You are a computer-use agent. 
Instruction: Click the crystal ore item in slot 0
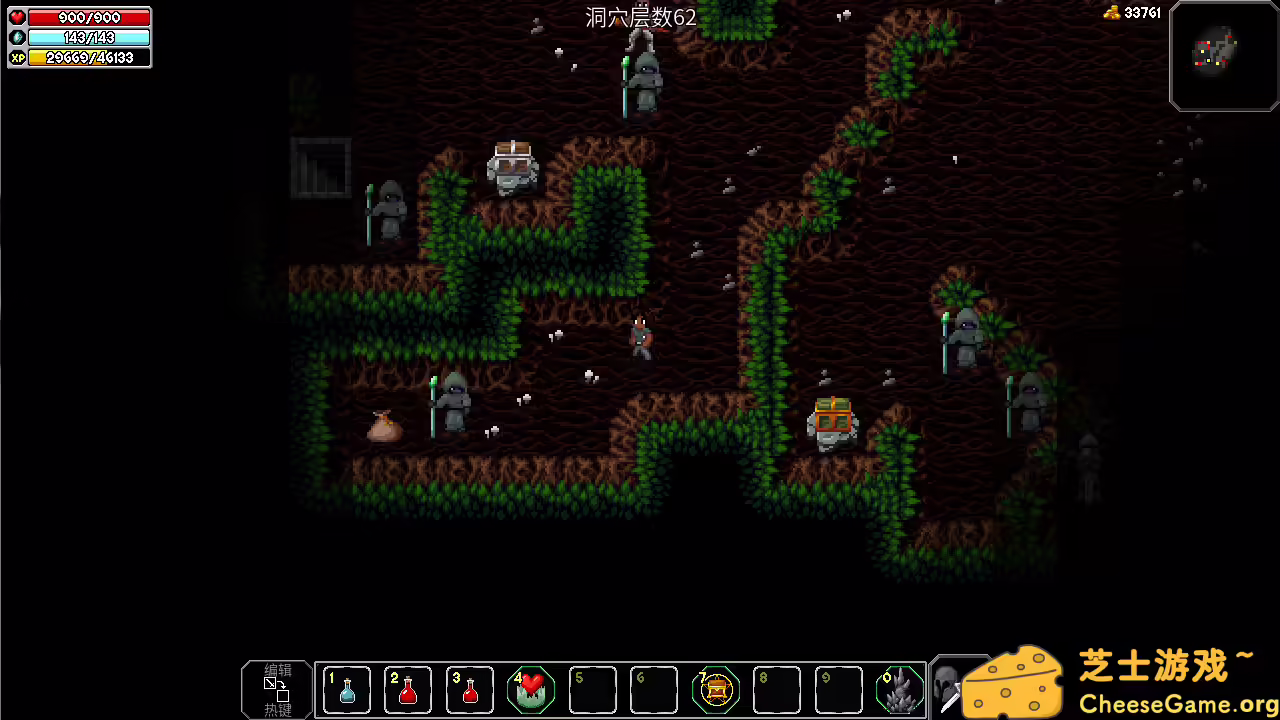(x=901, y=690)
